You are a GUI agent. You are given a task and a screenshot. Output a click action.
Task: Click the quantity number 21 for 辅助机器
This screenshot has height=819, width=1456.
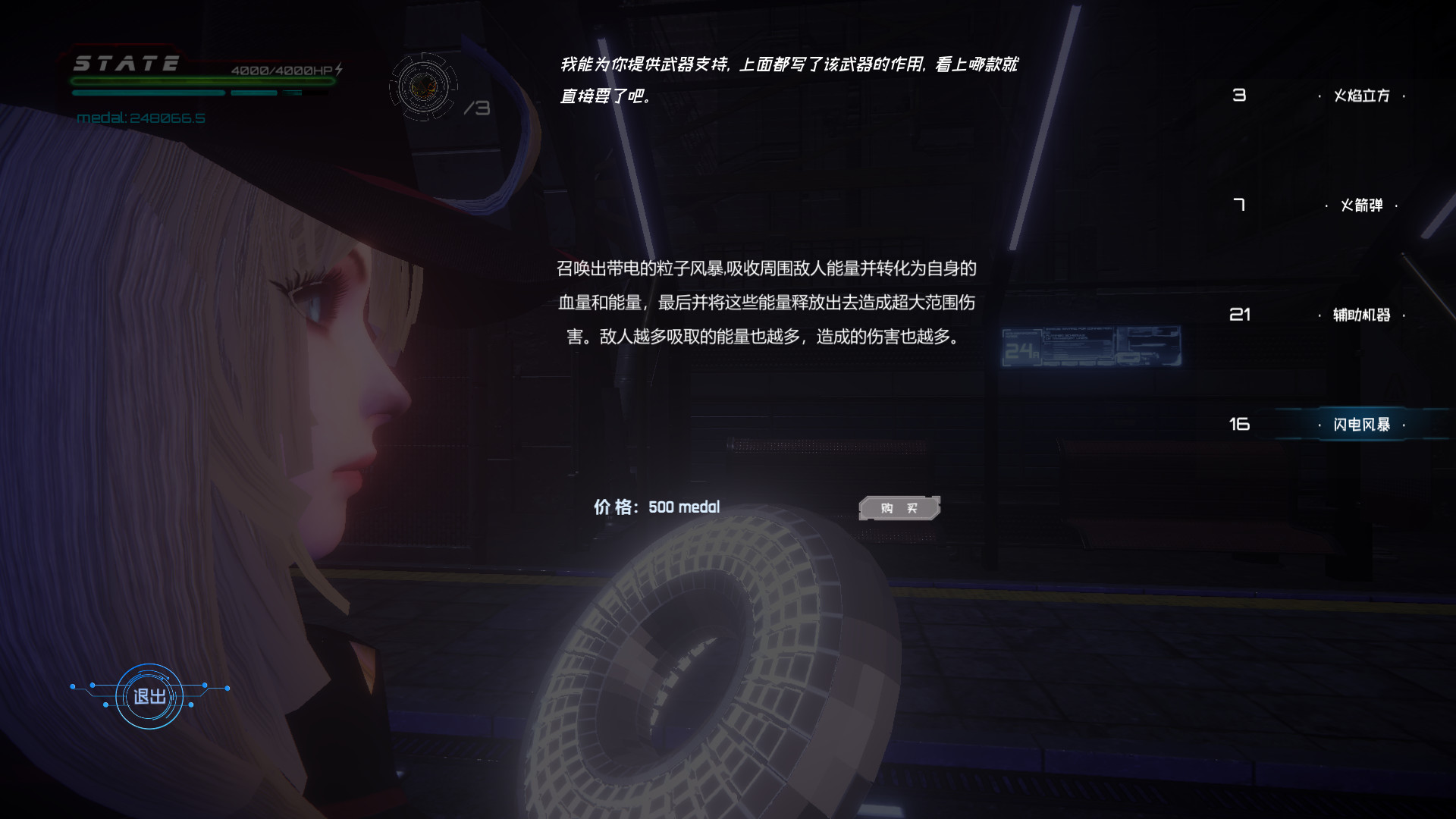[x=1241, y=315]
